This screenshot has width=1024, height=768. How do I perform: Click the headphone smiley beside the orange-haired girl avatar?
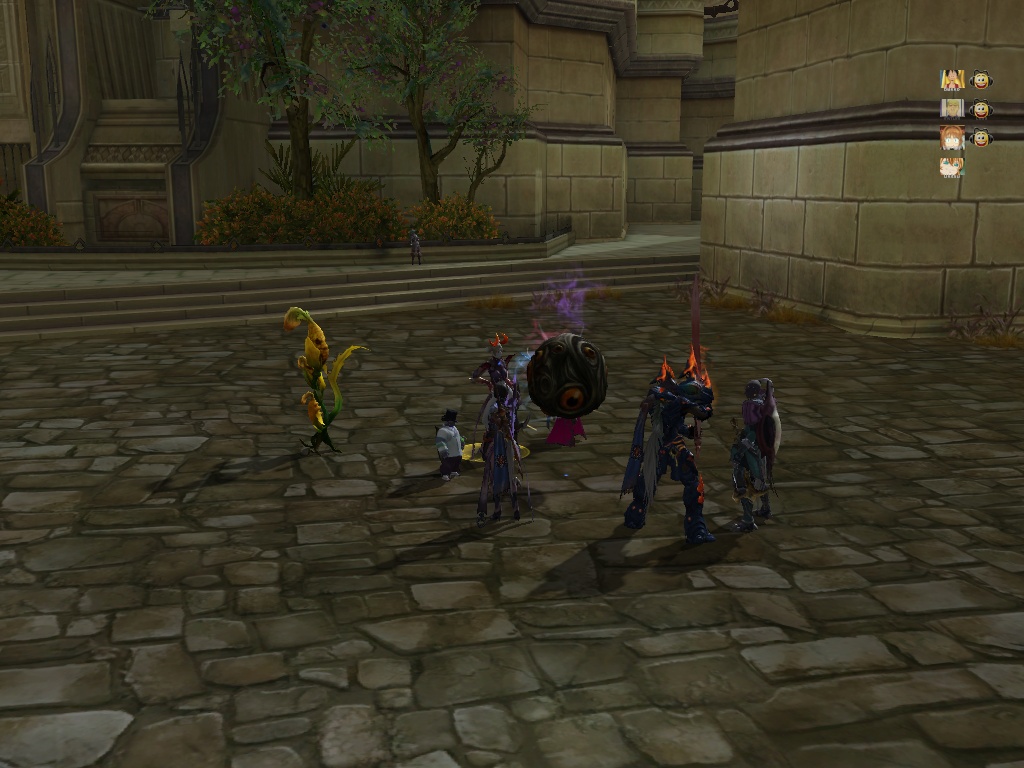coord(981,138)
